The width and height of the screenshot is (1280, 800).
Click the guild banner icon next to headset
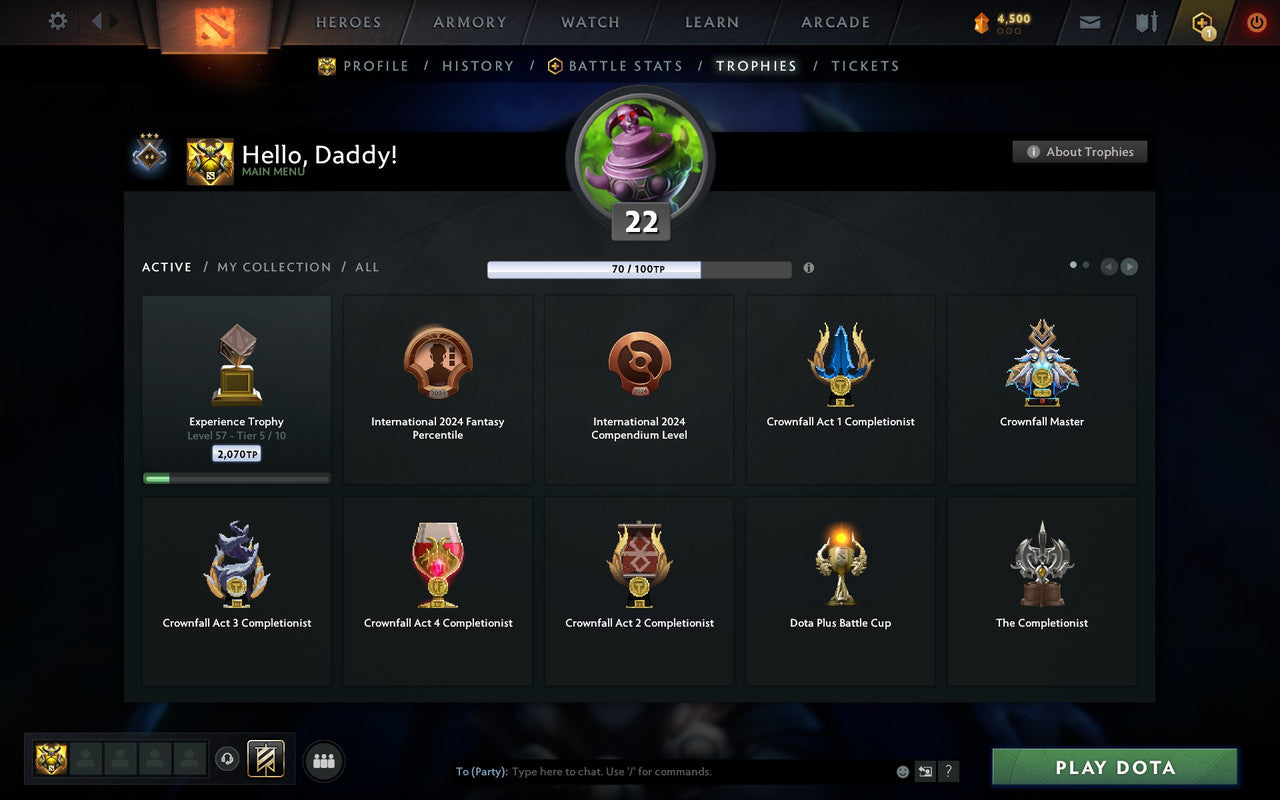[x=266, y=760]
